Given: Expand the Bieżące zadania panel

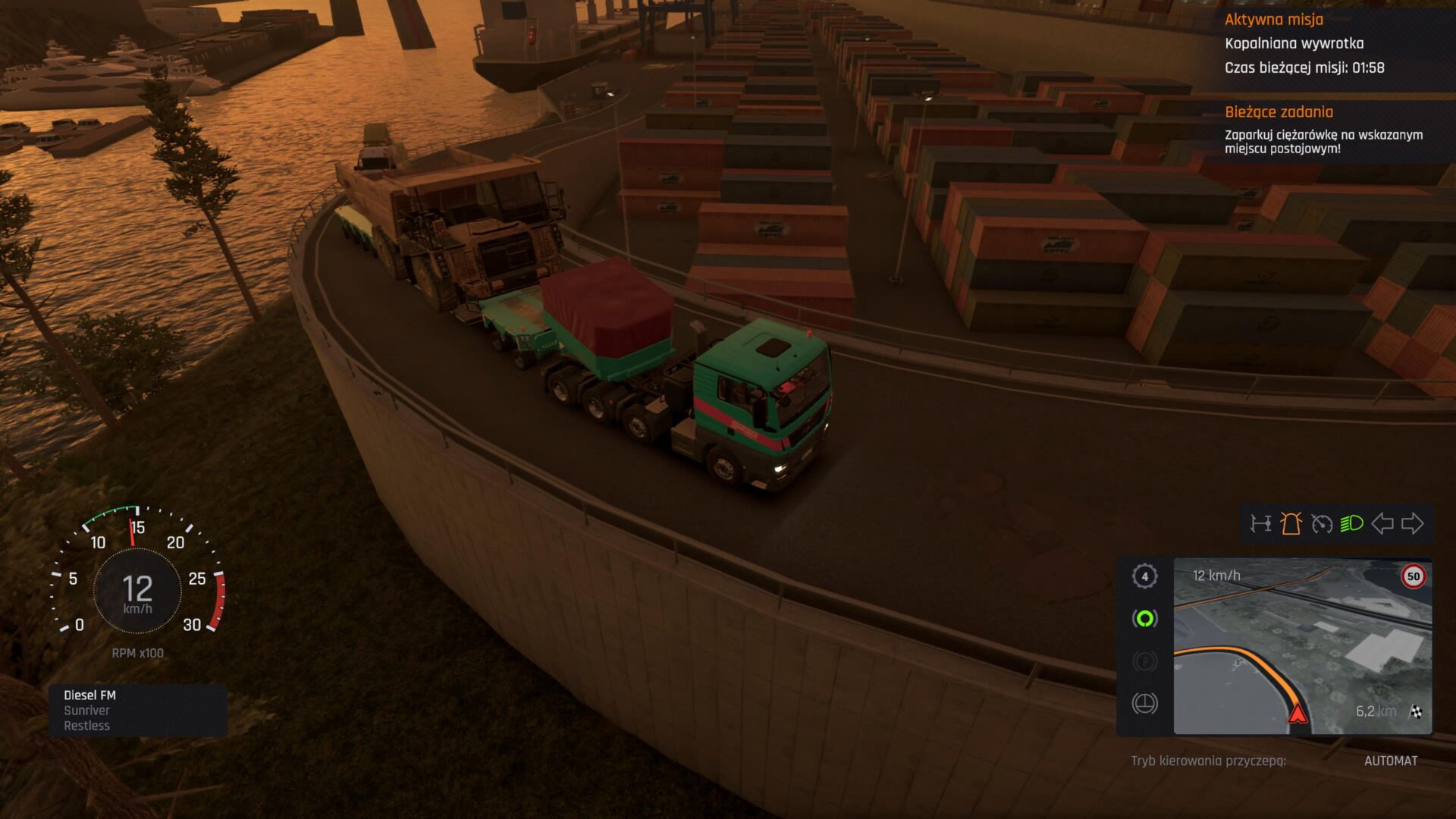Looking at the screenshot, I should click(1279, 112).
